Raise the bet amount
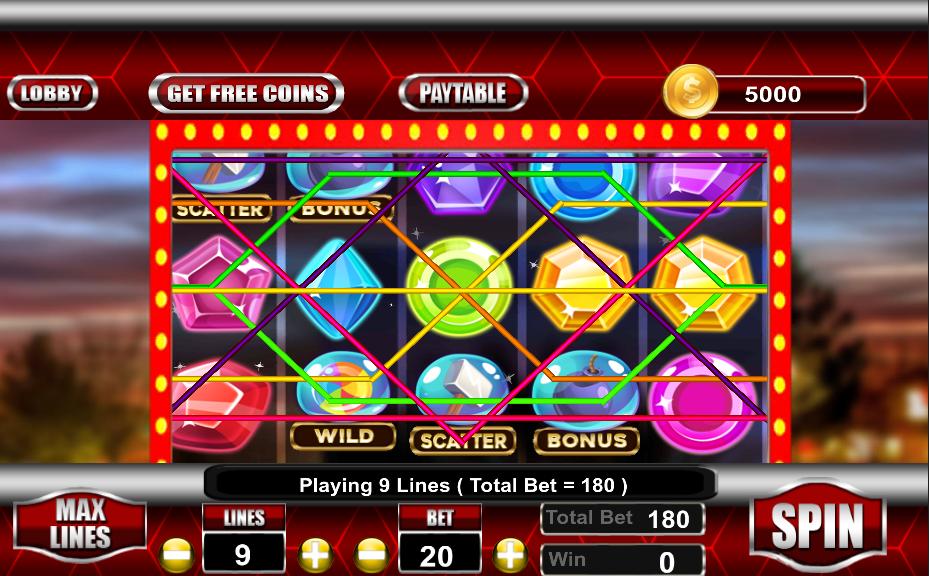The image size is (929, 576). [510, 554]
